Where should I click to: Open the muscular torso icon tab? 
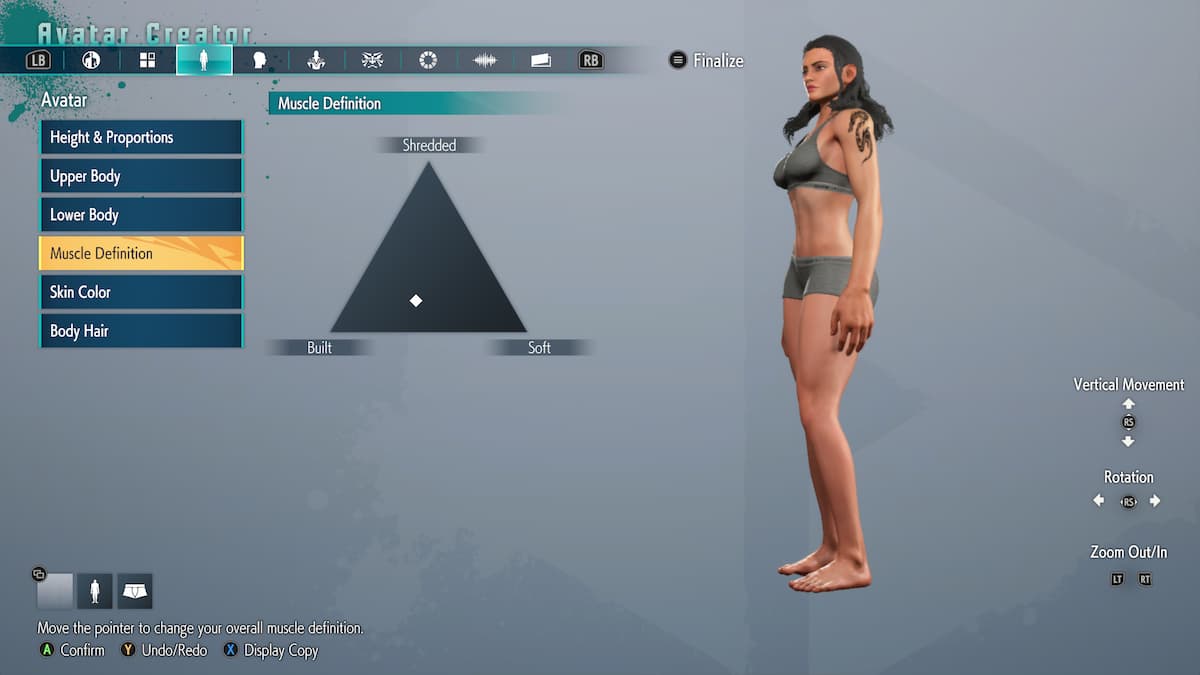tap(316, 60)
